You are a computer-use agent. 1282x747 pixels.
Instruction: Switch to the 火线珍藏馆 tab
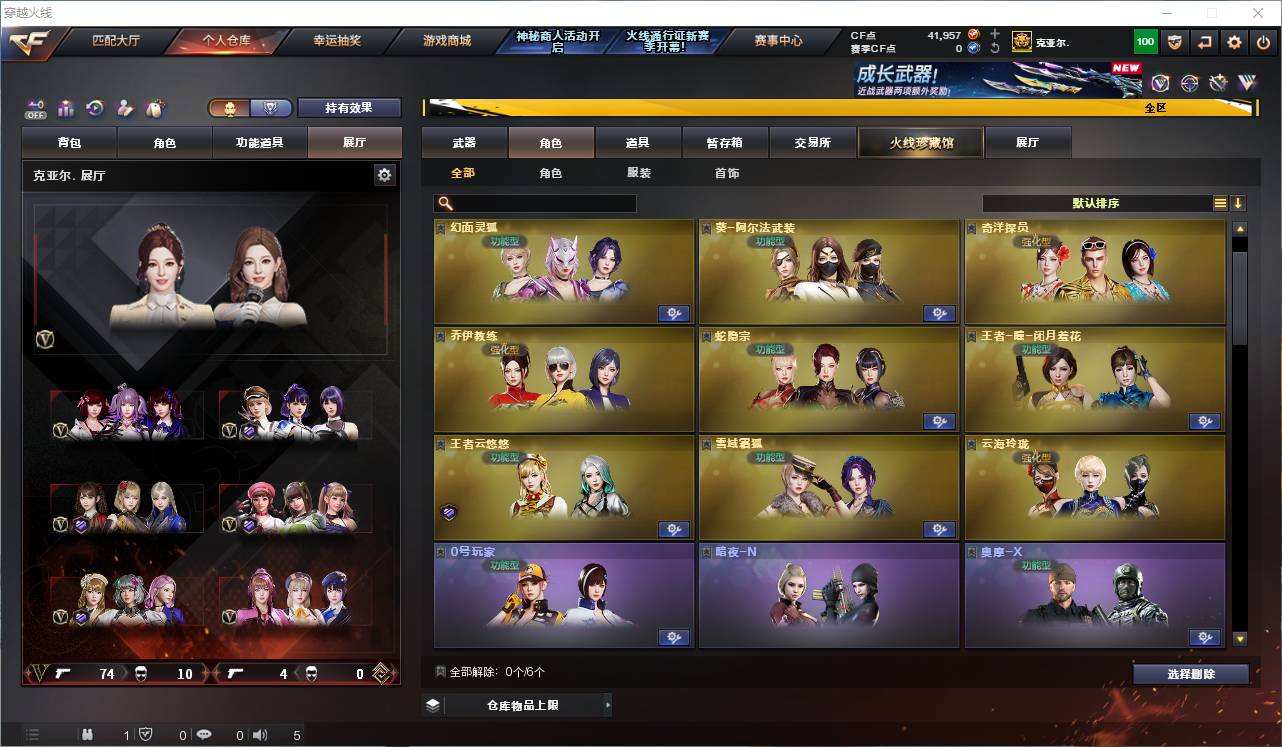click(919, 142)
